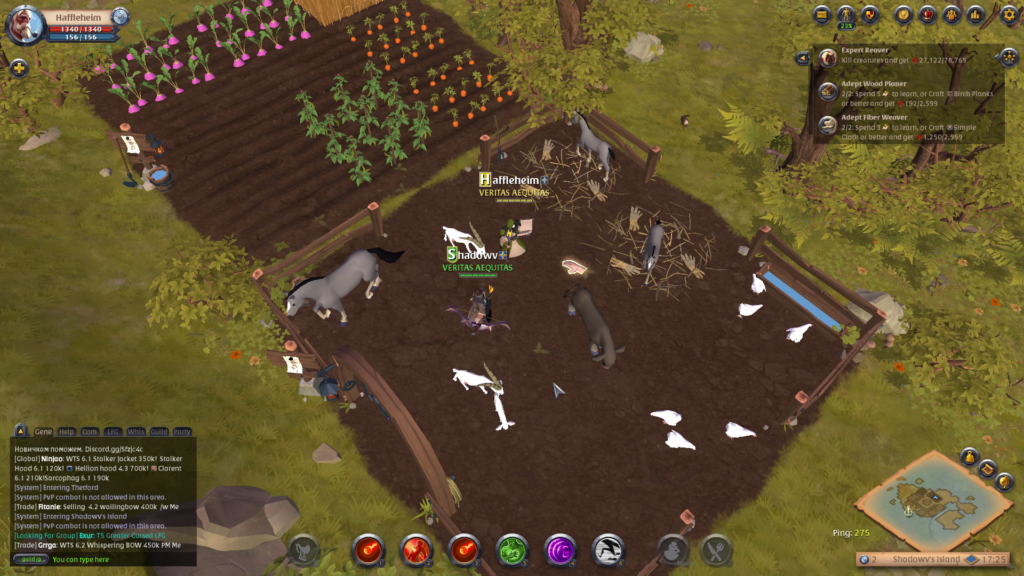Open the red crown icon menu
The width and height of the screenshot is (1024, 576).
coord(927,14)
